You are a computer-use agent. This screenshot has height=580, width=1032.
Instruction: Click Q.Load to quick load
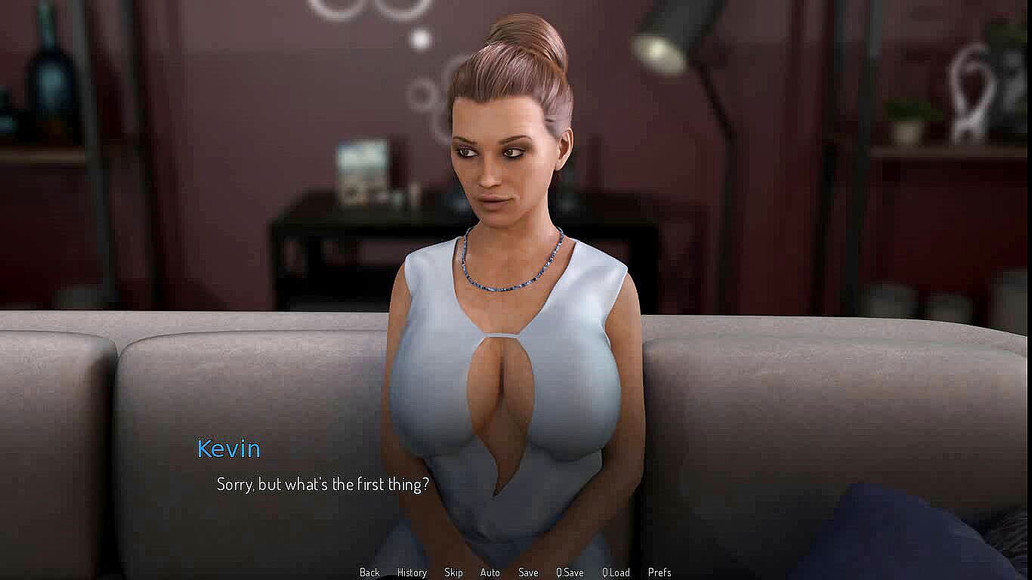[x=616, y=572]
